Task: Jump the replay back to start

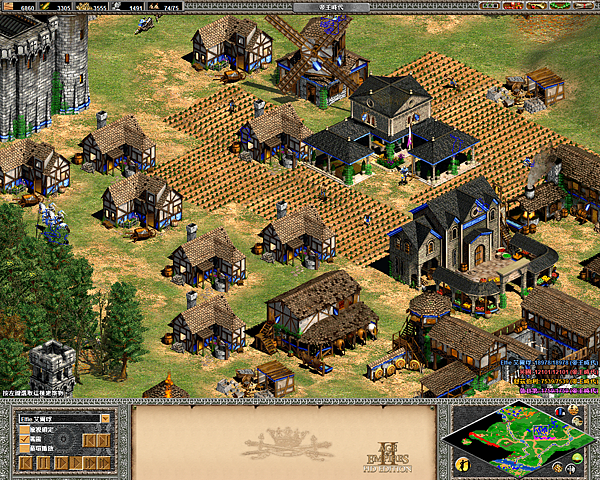Action: coord(25,464)
